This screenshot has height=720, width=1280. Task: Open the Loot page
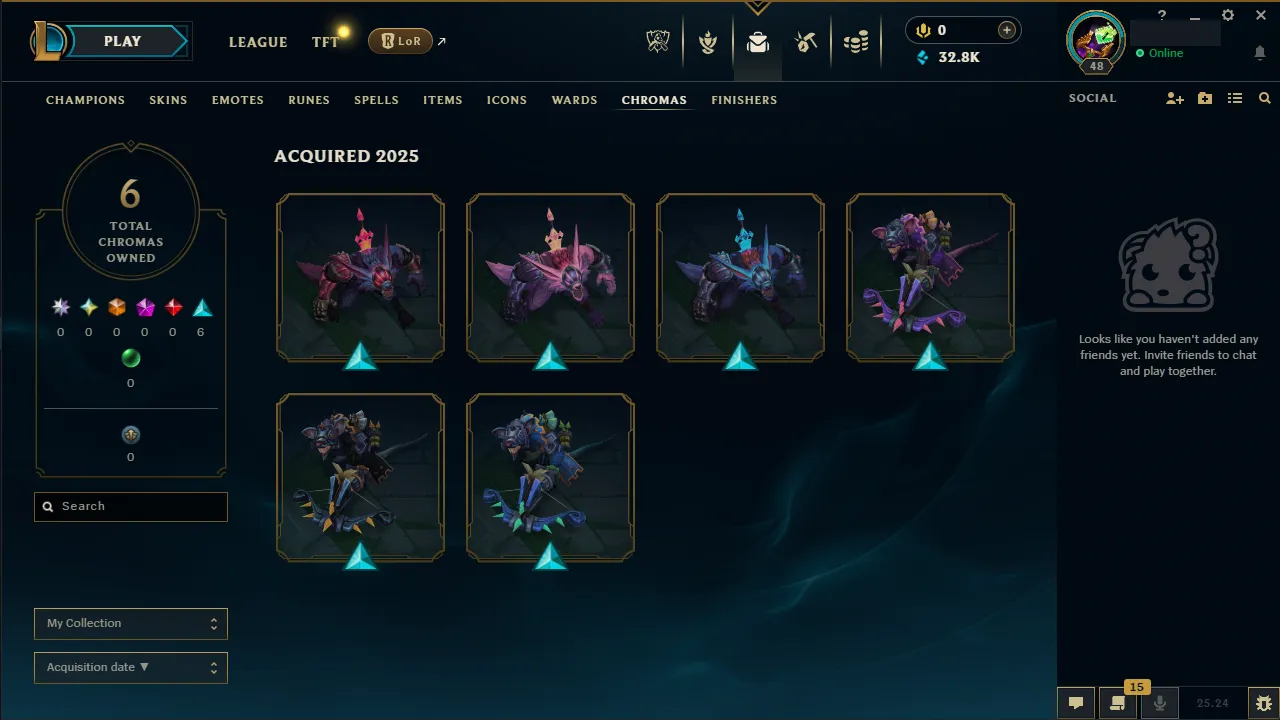[806, 41]
